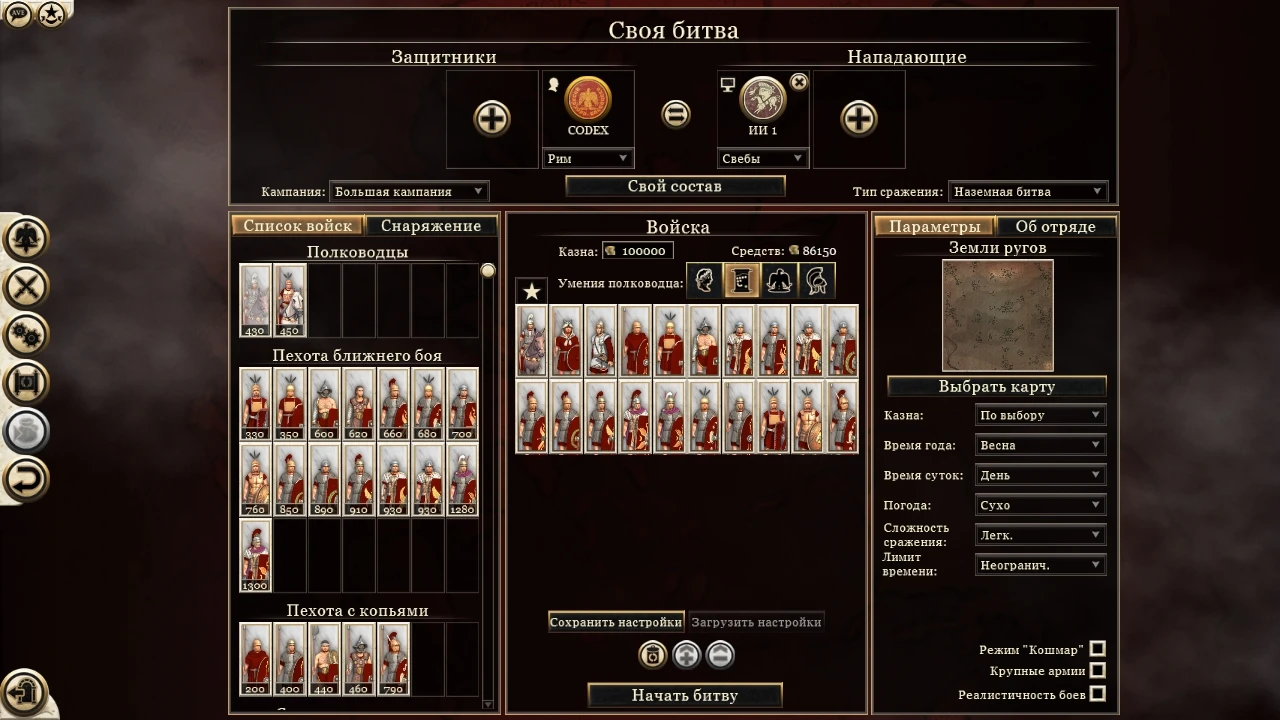Click the swap sides arrows between armies

point(675,114)
